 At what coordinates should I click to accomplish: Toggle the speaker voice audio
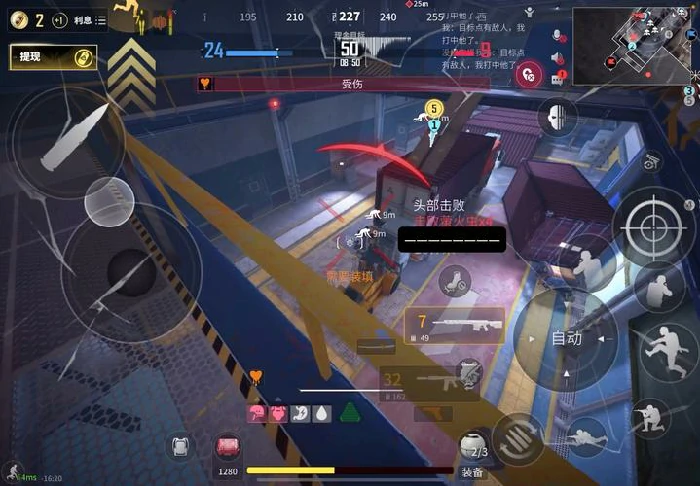pos(558,56)
